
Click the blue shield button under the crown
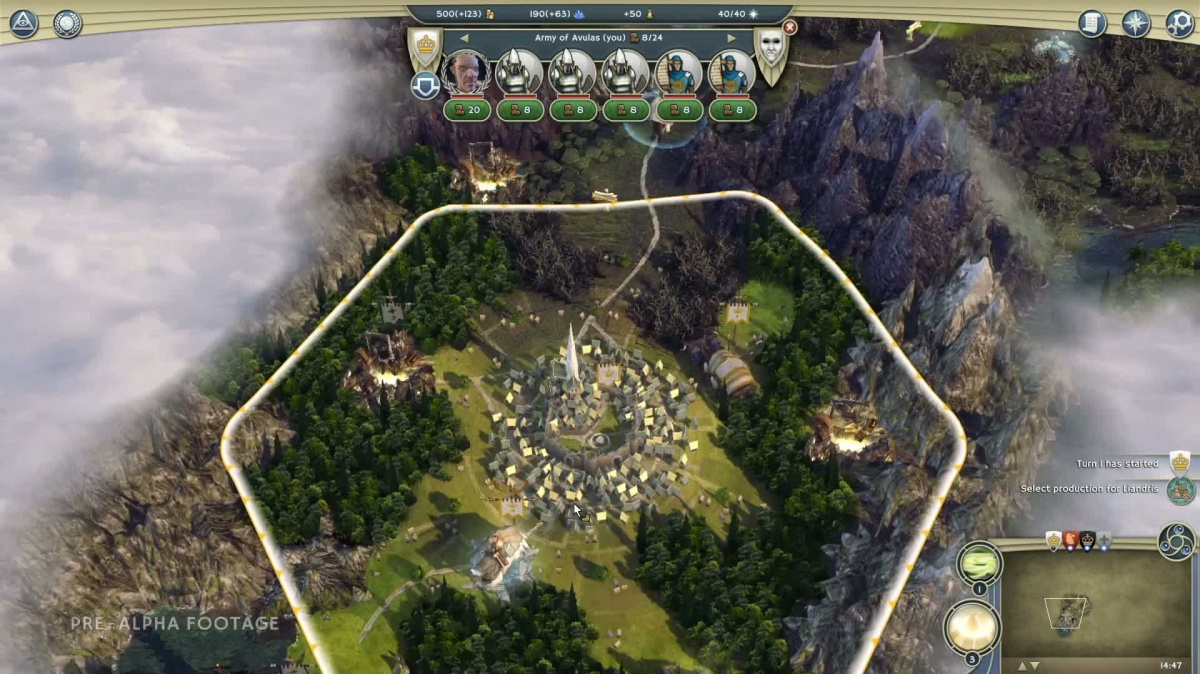[x=425, y=86]
